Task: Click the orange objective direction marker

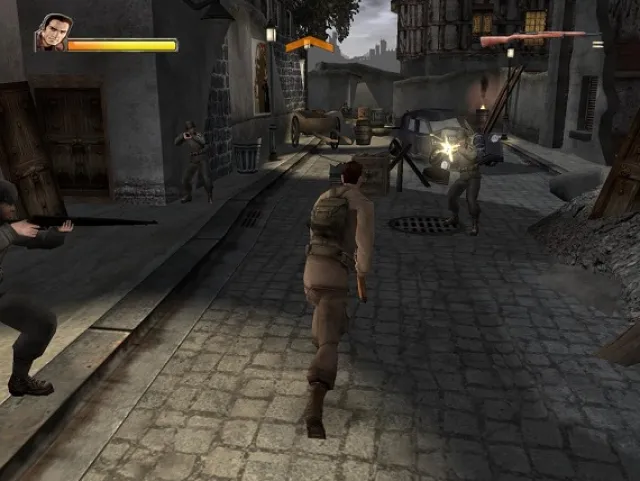Action: [308, 44]
